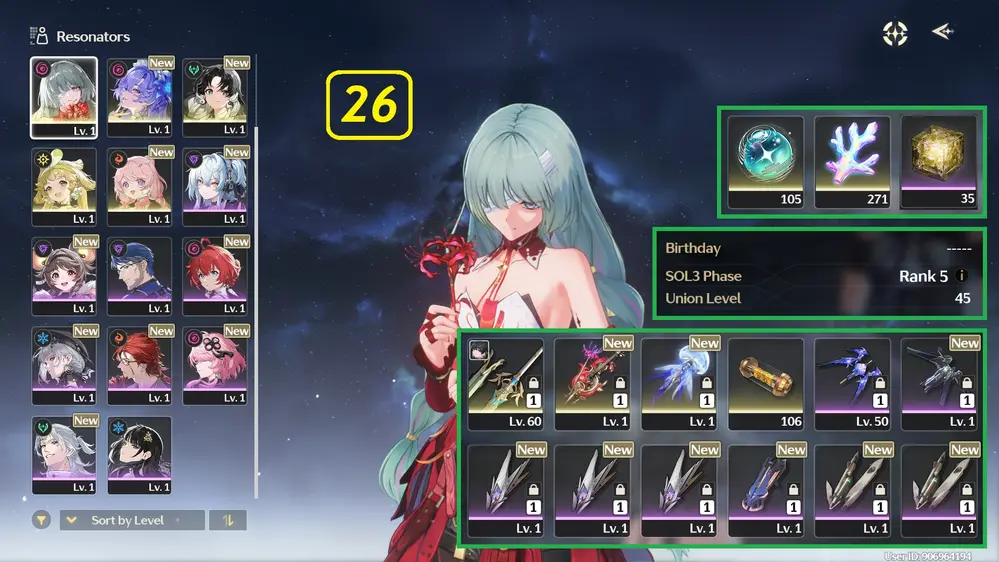Choose the red-haired resonator wearing glasses
Screen dimensions: 999x562
click(x=139, y=366)
